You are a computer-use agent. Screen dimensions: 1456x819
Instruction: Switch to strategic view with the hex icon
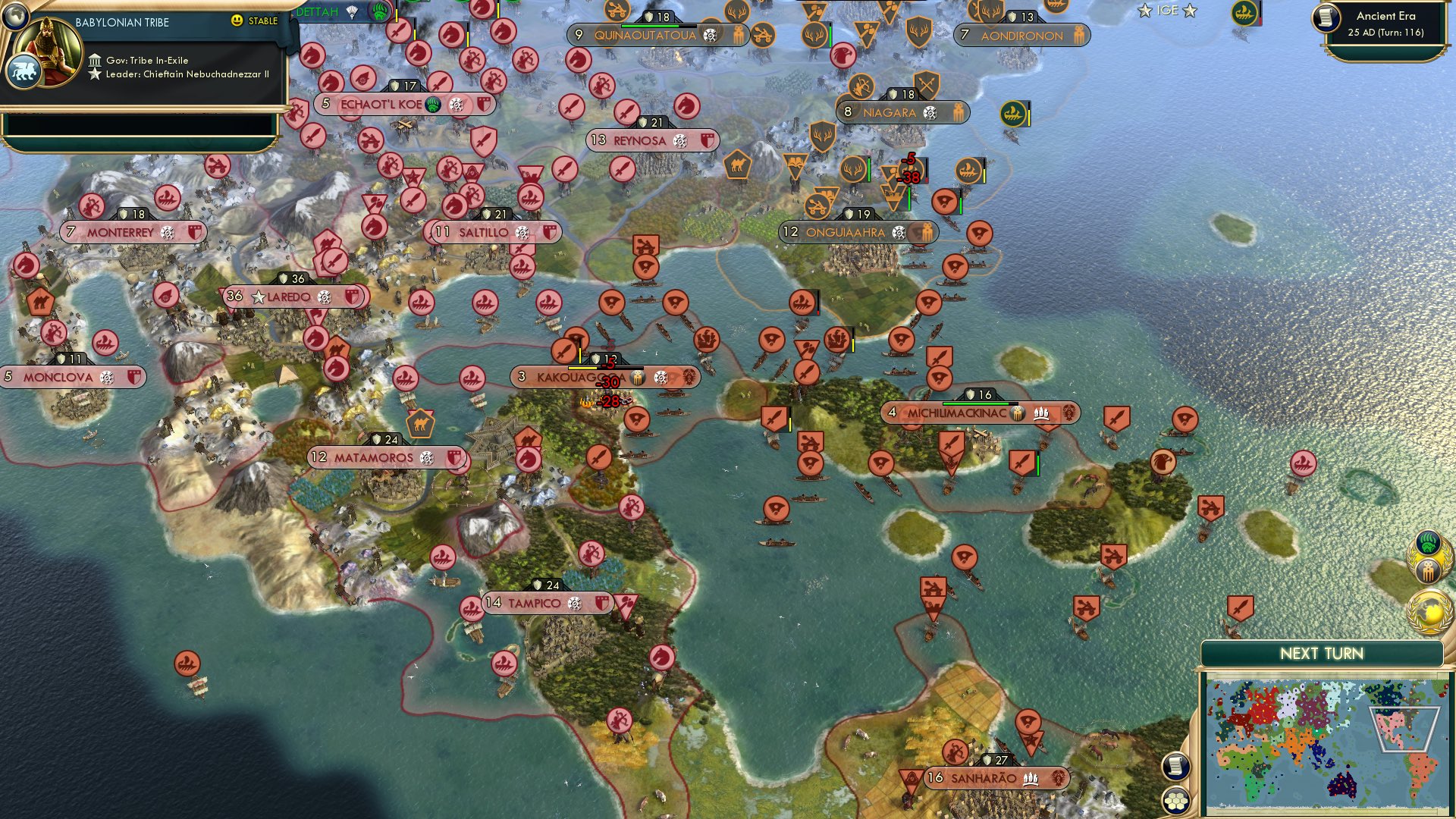(x=1175, y=802)
